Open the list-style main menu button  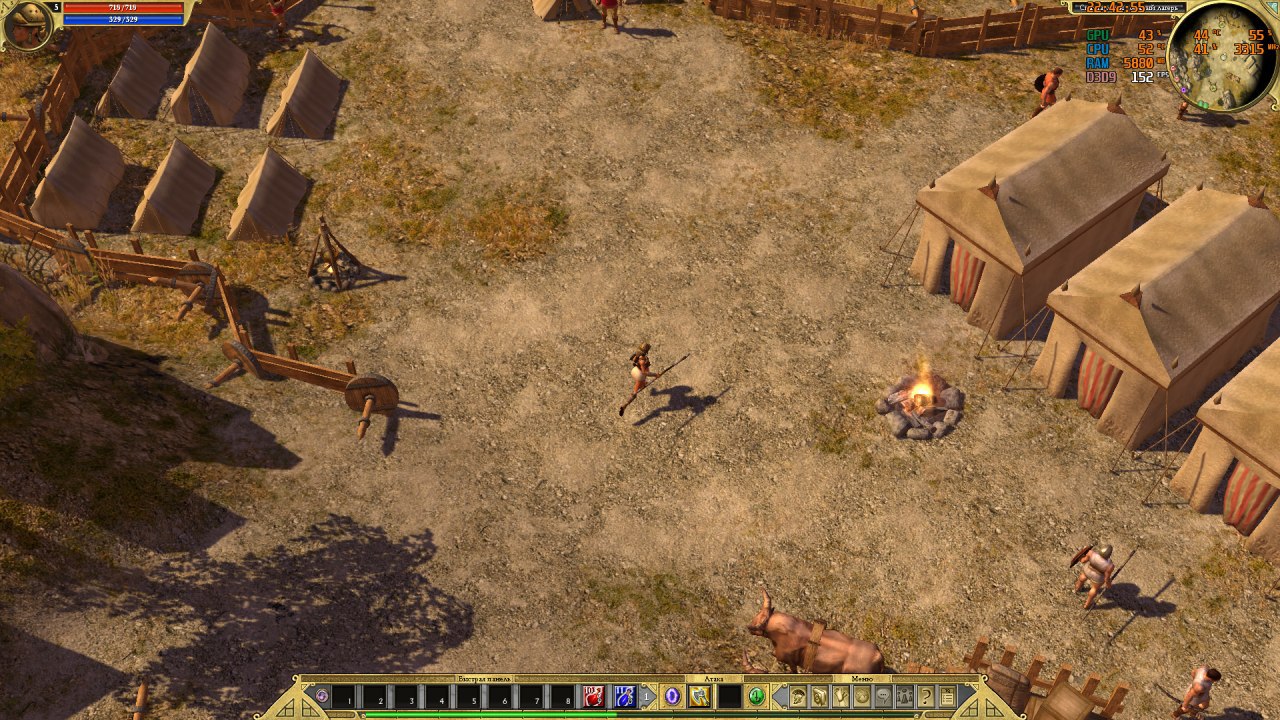(x=947, y=696)
